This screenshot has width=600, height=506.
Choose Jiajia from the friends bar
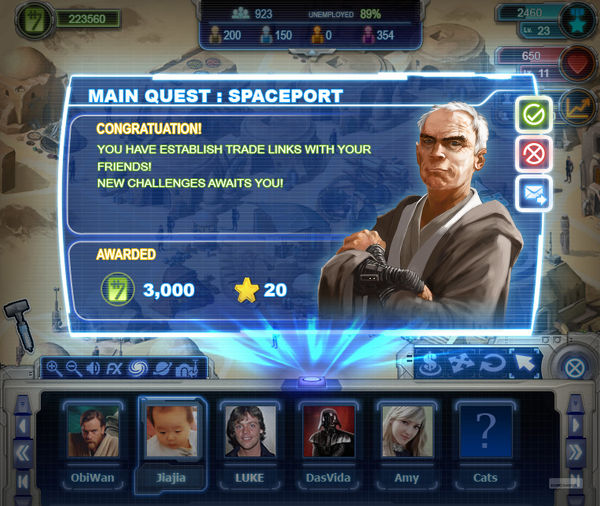pos(171,433)
